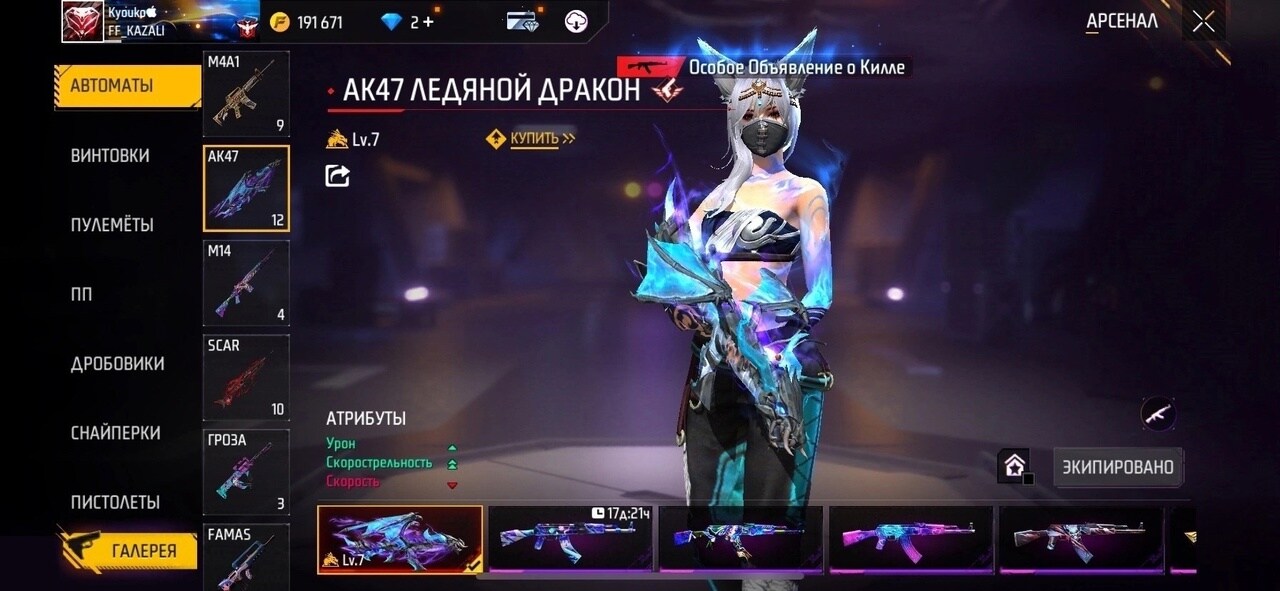Image resolution: width=1280 pixels, height=591 pixels.
Task: Pick the SCAR weapon tile
Action: coord(246,377)
